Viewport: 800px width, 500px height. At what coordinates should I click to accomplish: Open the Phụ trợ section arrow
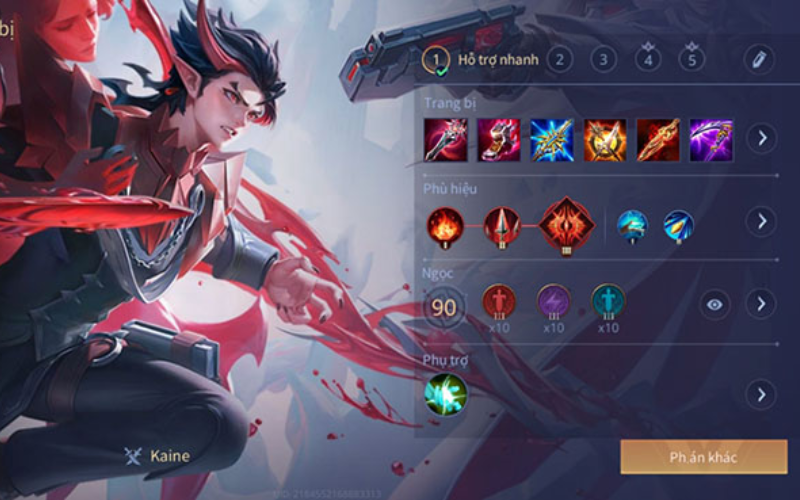(x=762, y=394)
